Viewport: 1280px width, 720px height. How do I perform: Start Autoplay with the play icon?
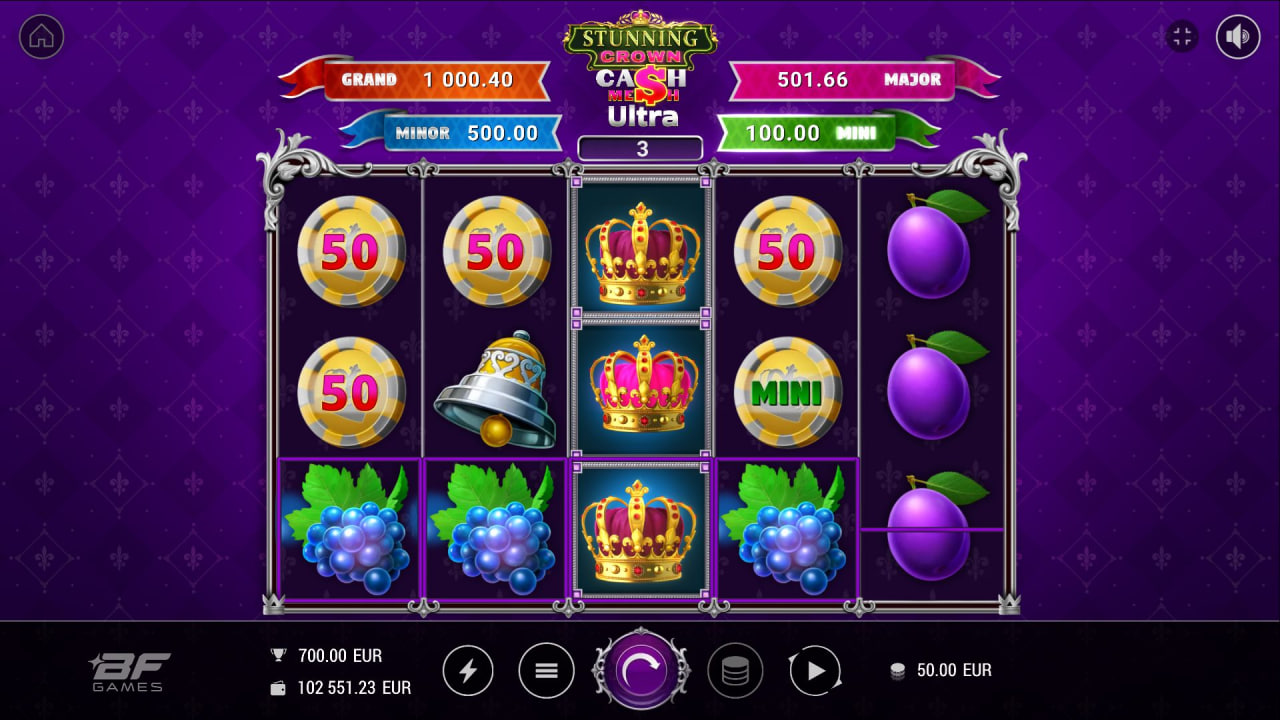click(814, 671)
